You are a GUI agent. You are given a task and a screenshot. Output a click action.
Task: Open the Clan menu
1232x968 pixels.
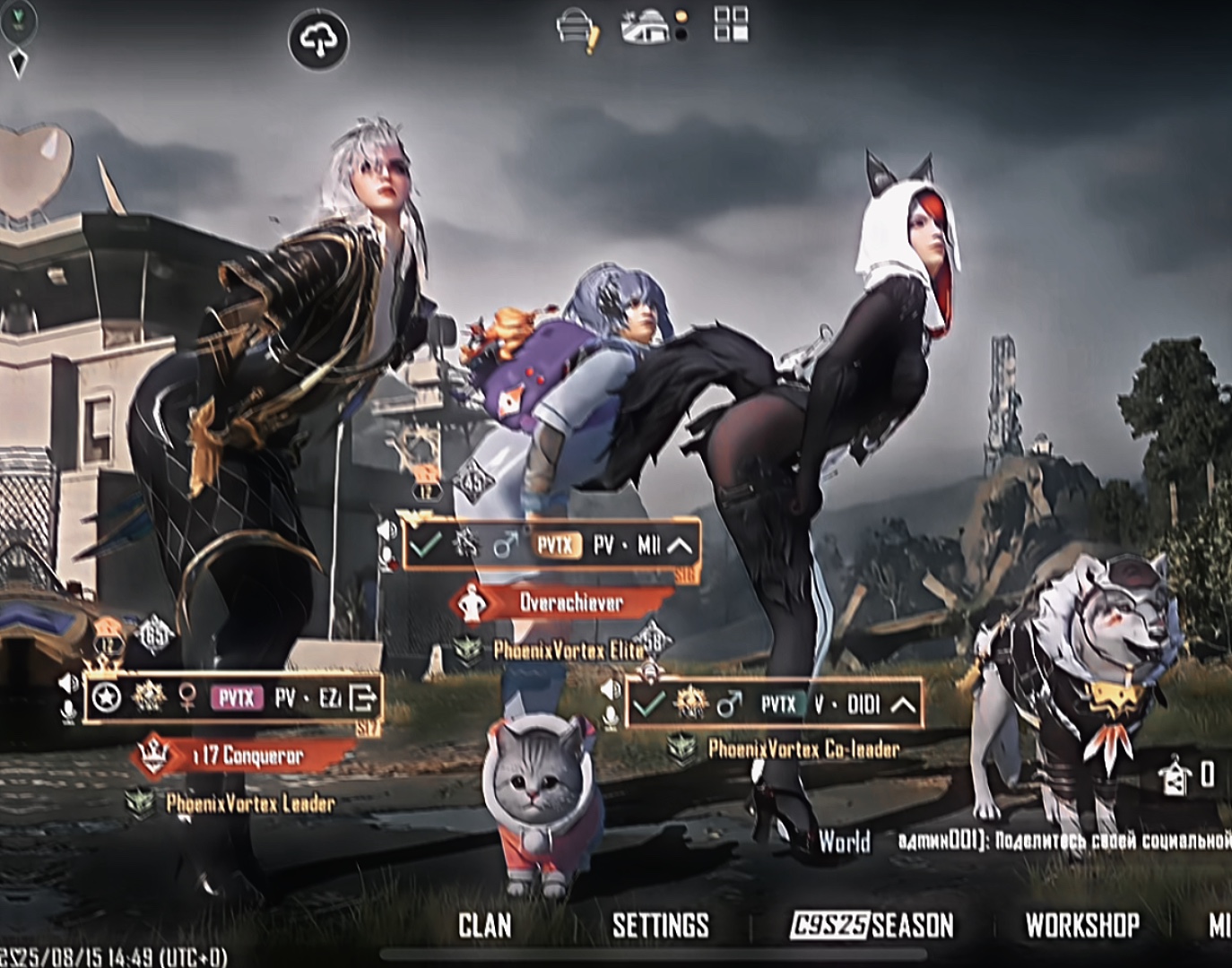[485, 926]
